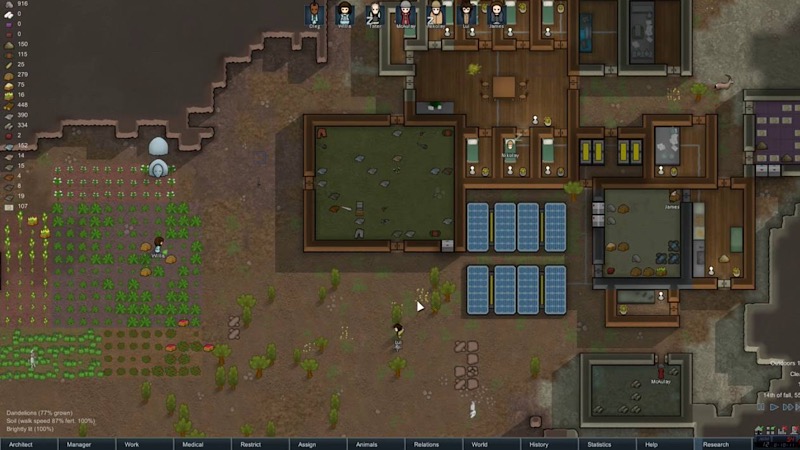Viewport: 800px width, 450px height.
Task: Show the Animals tab
Action: [x=367, y=444]
